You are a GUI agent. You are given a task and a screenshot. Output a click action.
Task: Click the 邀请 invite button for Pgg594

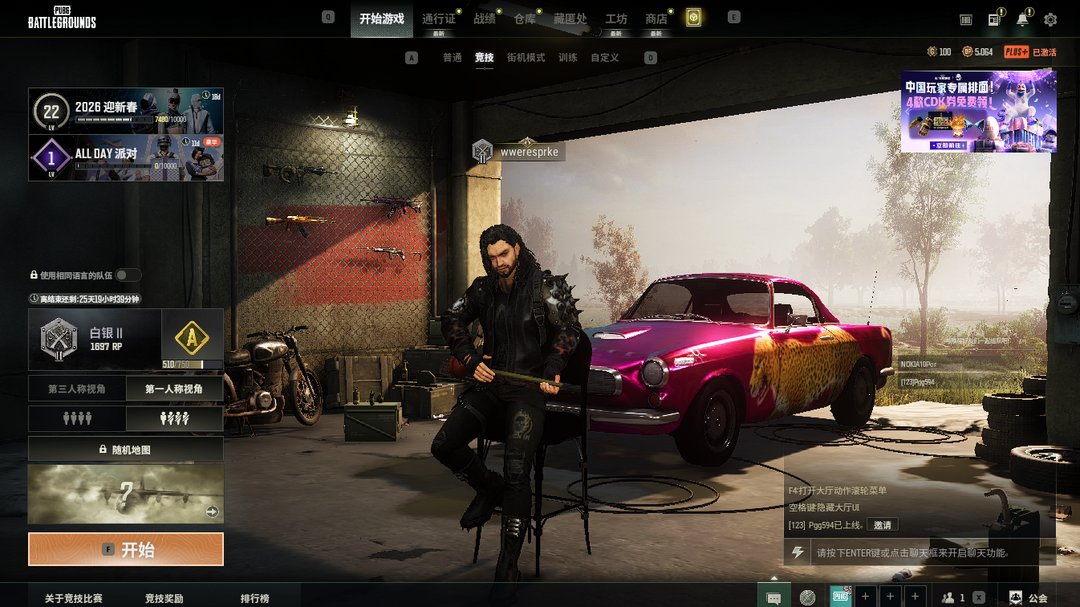[882, 525]
